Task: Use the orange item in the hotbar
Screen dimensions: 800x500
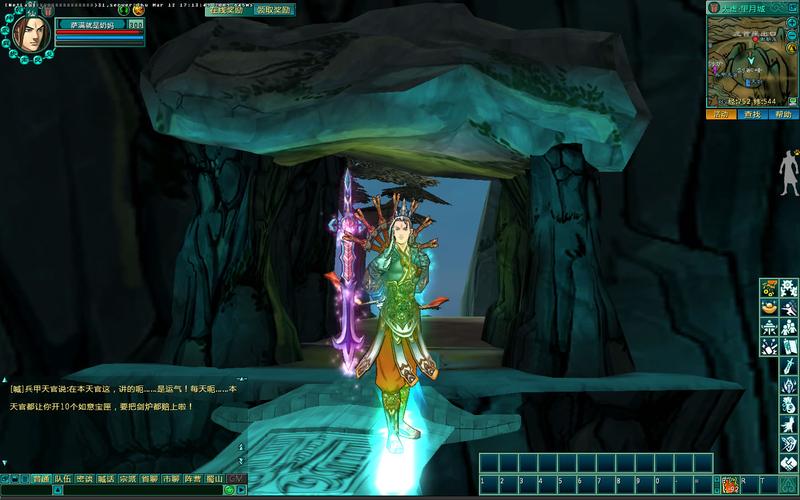Action: (x=732, y=485)
